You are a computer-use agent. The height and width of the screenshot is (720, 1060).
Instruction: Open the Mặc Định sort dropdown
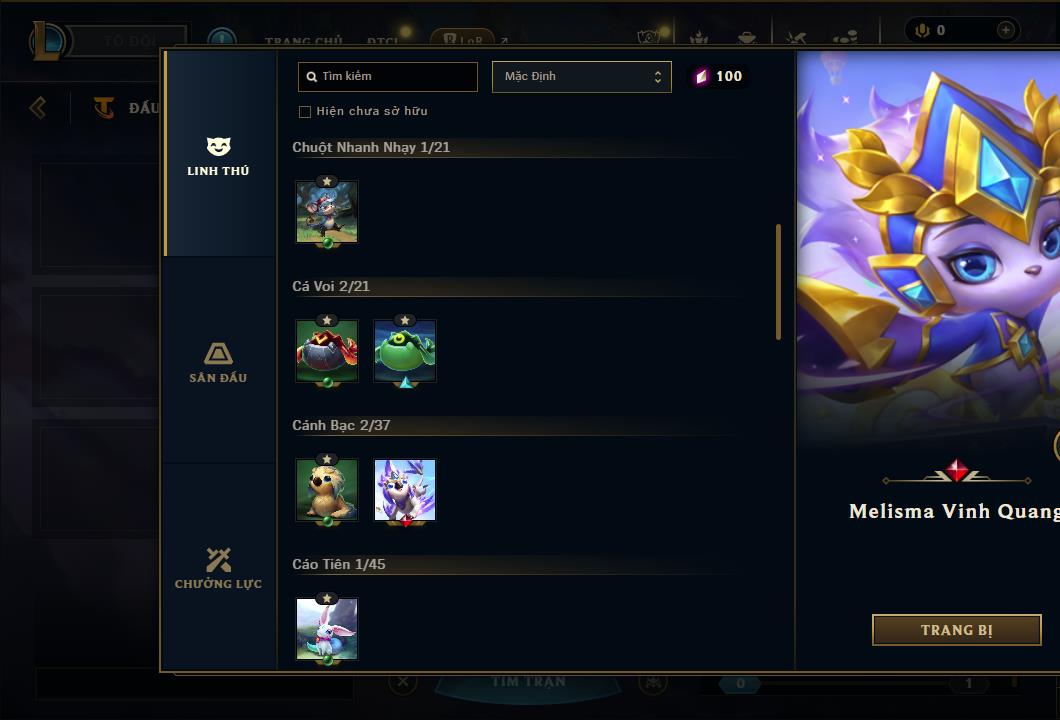click(581, 76)
